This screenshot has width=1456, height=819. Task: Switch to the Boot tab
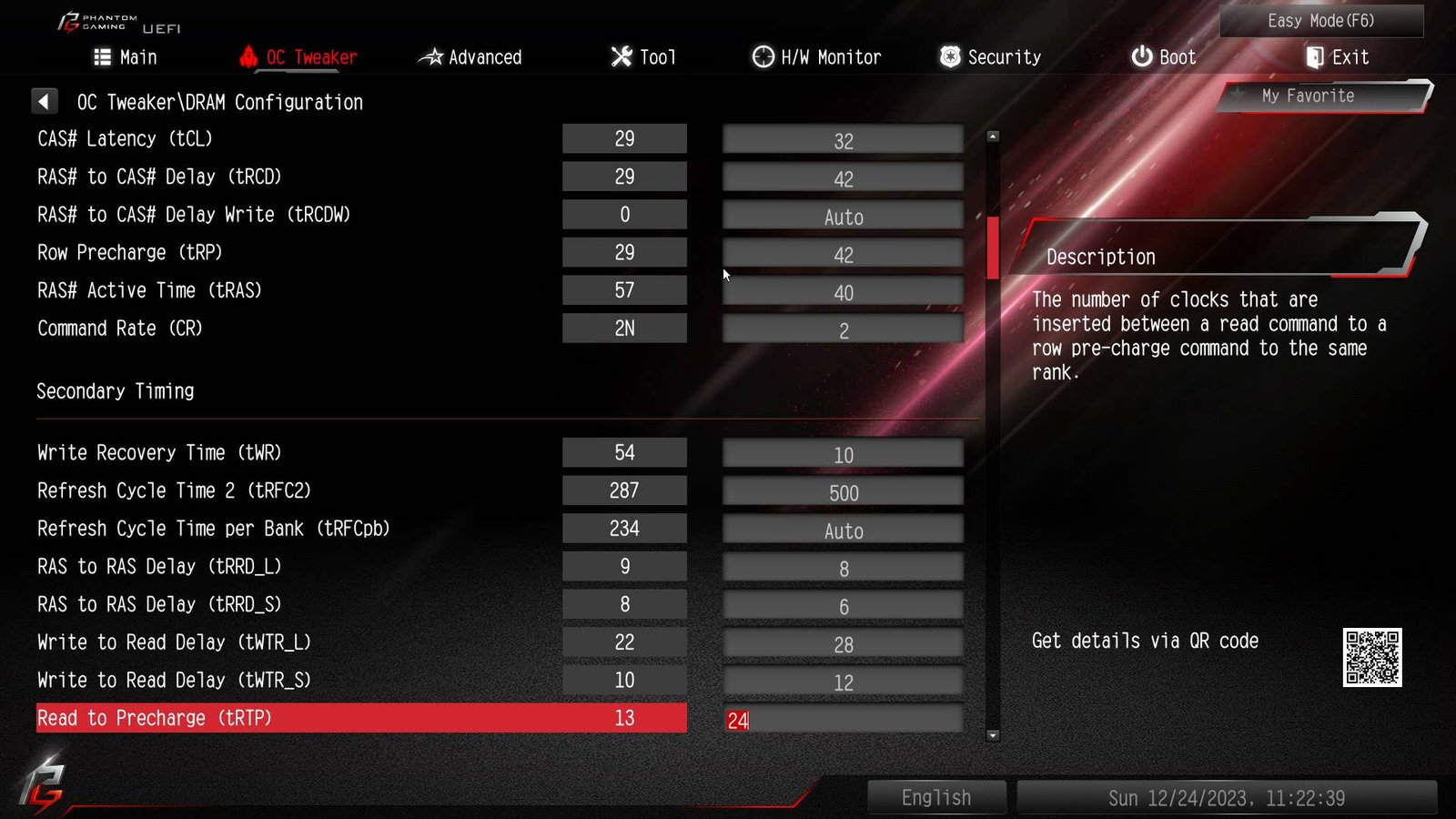point(1163,57)
